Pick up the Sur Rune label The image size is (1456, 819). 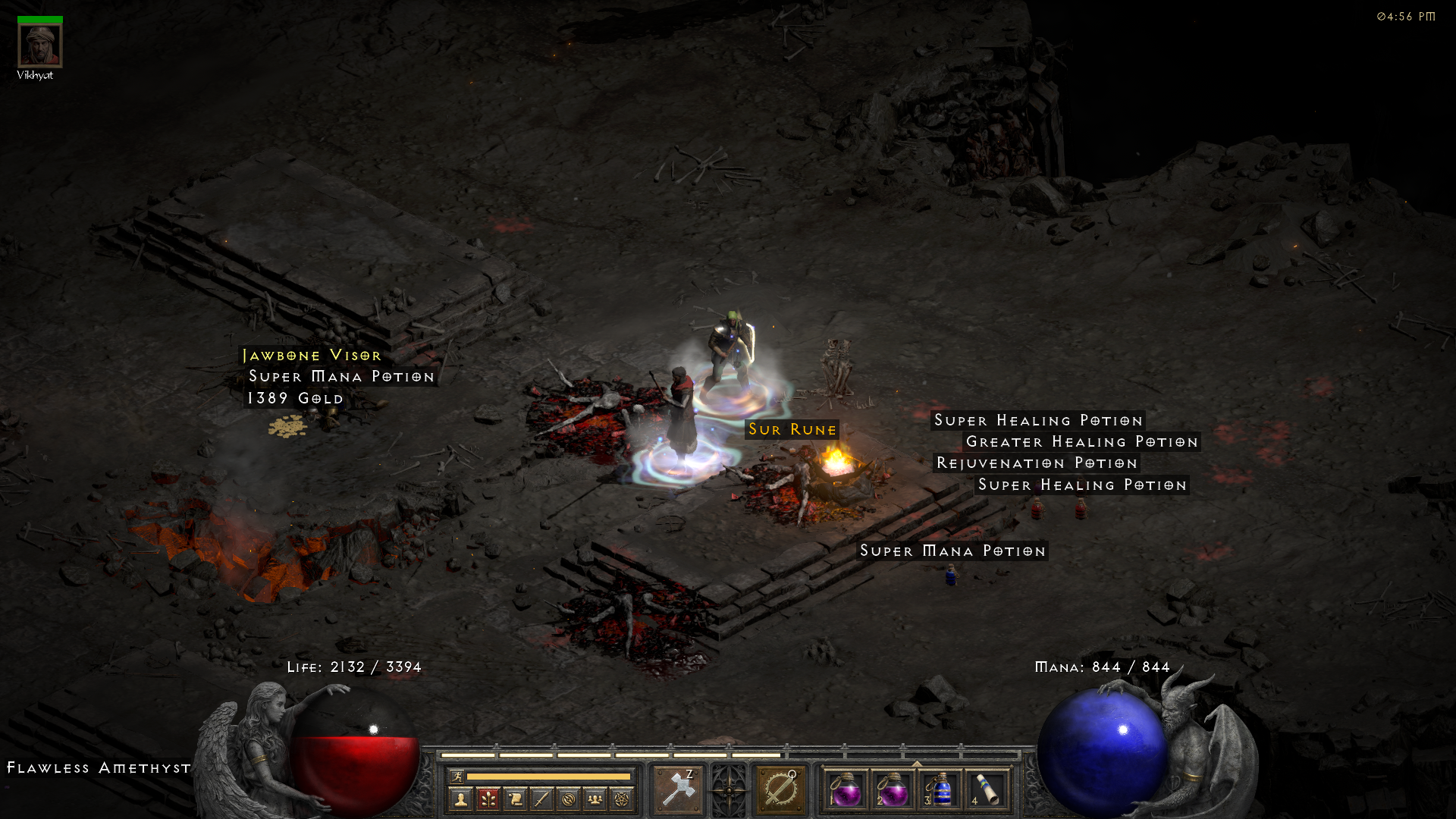(x=792, y=429)
